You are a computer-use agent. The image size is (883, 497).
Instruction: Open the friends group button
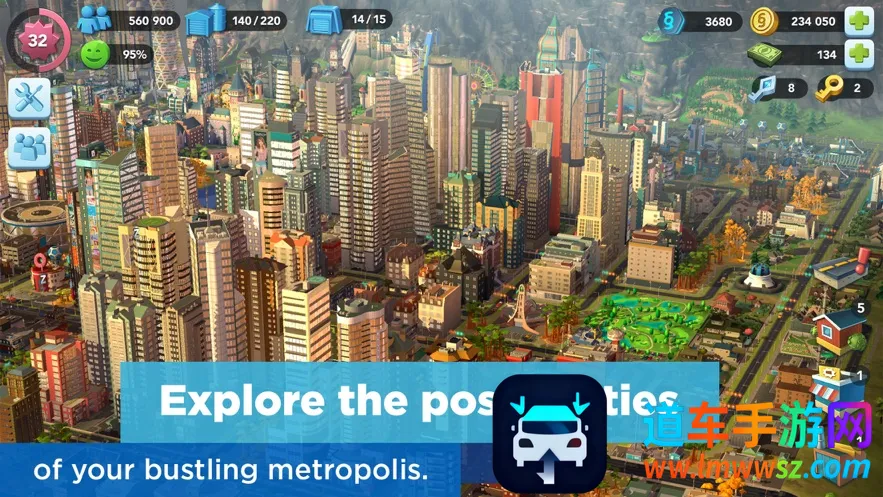30,148
